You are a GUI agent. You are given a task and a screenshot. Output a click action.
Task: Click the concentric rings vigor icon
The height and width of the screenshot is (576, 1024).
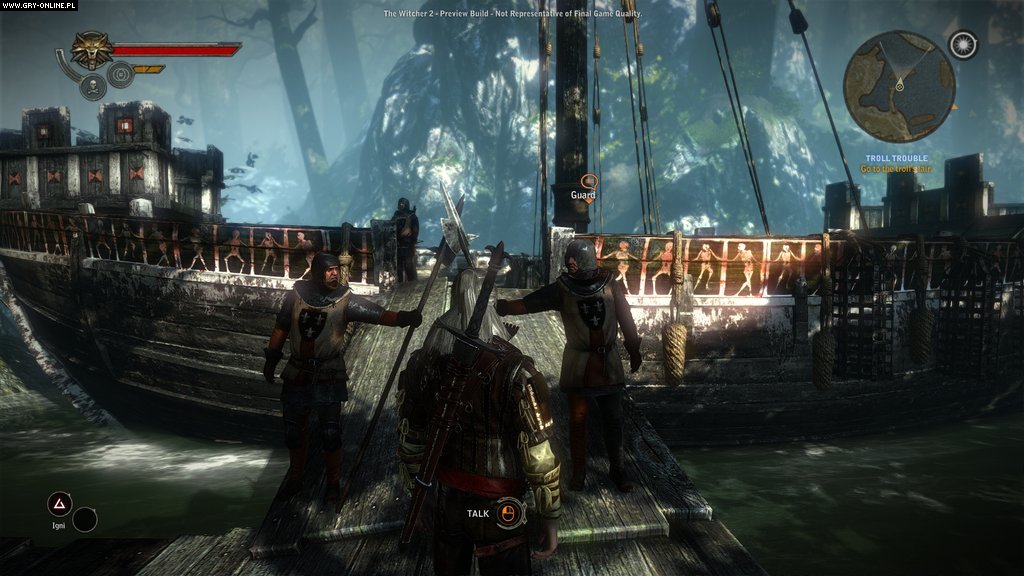click(x=121, y=74)
